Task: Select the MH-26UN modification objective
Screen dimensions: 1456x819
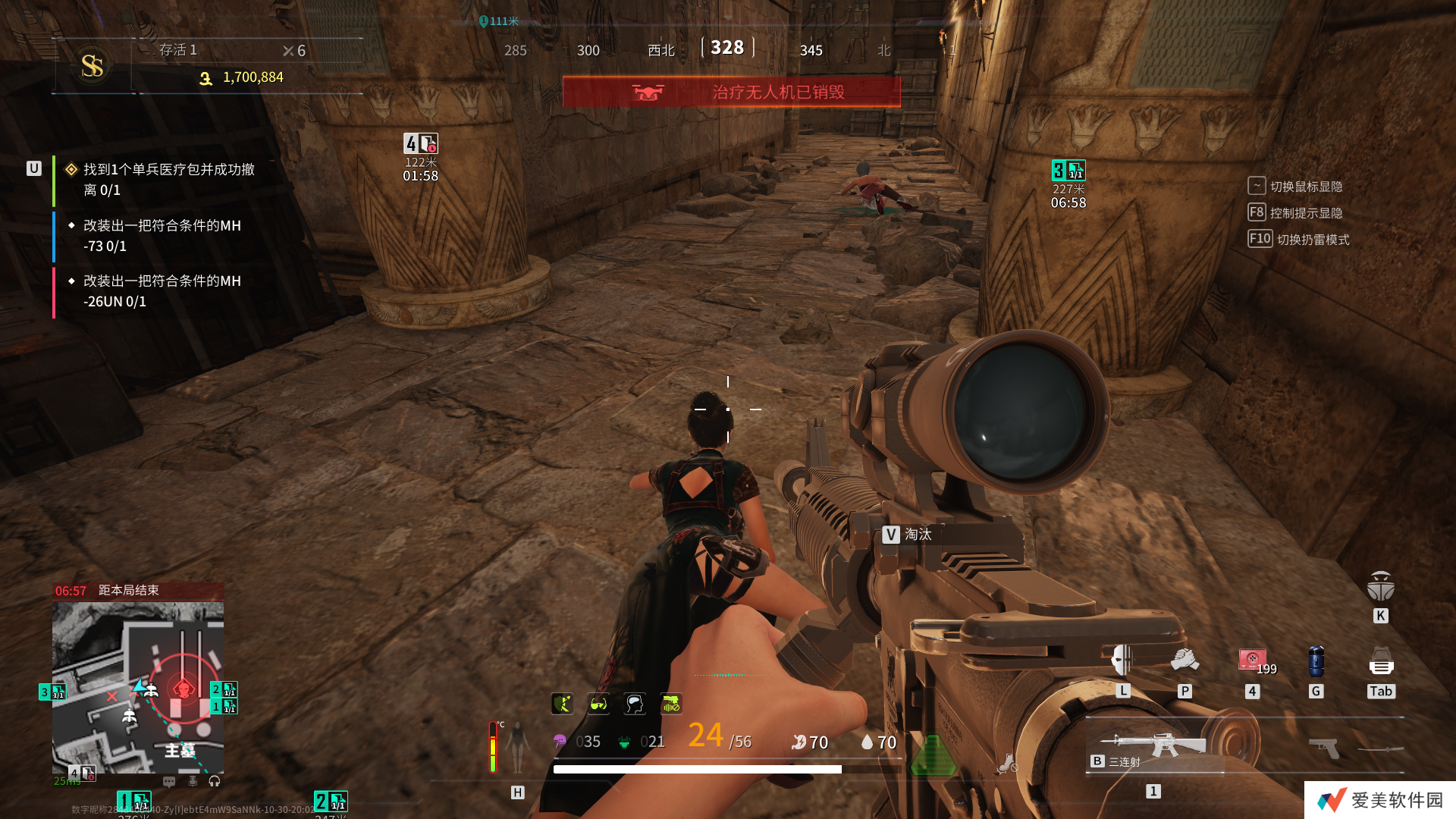Action: 162,291
